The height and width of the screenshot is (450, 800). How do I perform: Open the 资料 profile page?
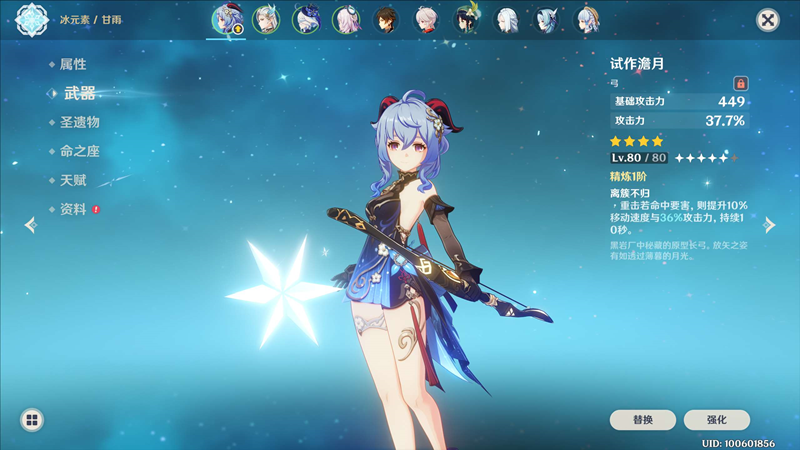(72, 209)
